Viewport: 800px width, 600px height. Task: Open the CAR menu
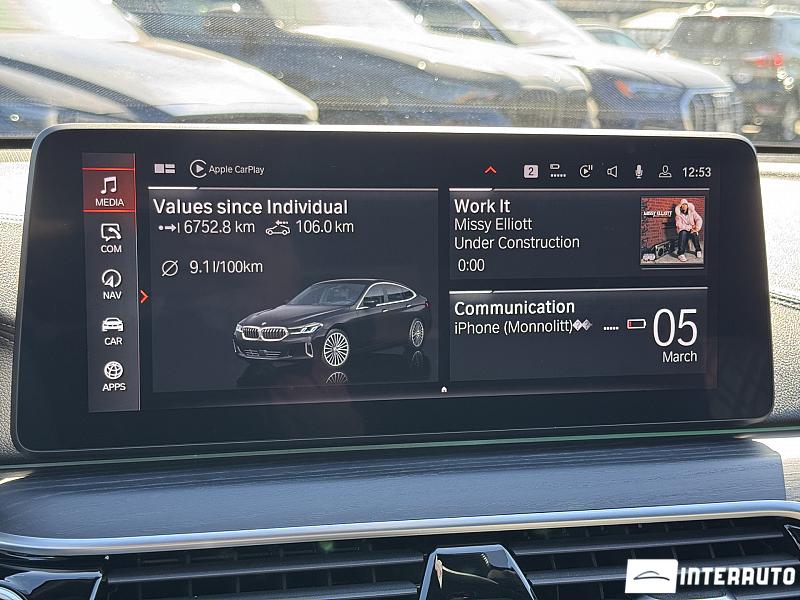pos(112,330)
